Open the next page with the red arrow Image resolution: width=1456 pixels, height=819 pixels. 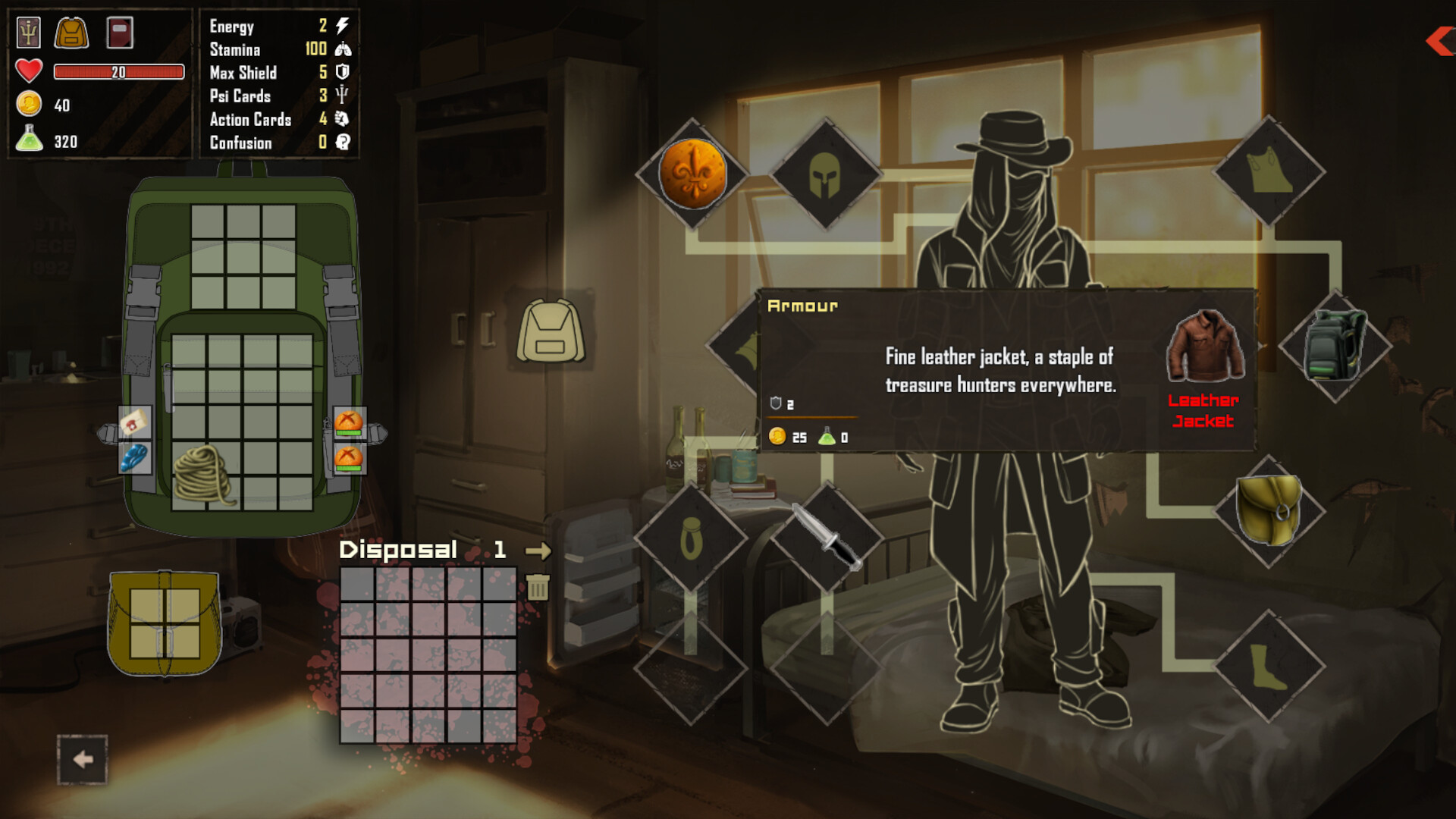[x=1439, y=42]
